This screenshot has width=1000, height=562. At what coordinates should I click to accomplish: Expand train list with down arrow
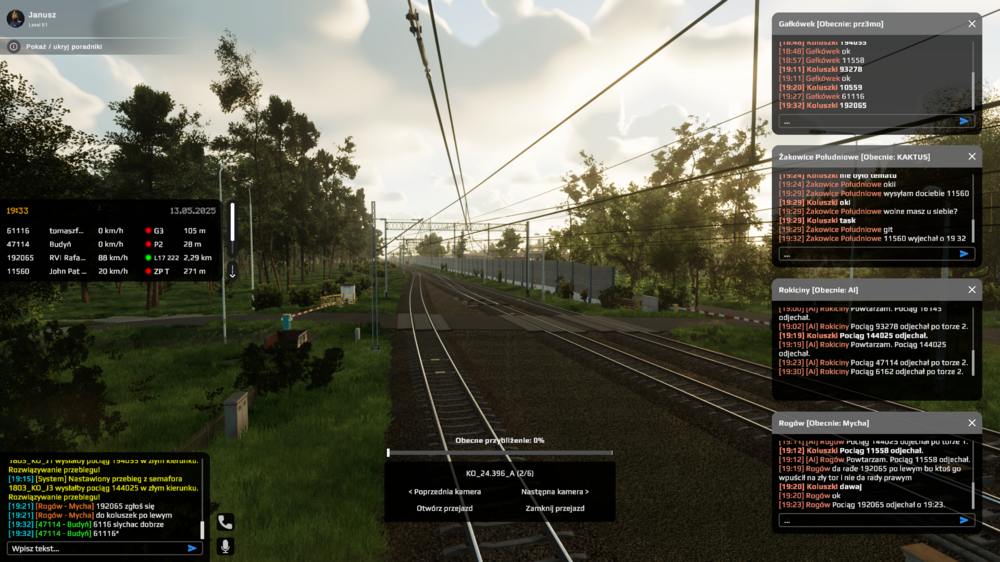point(232,270)
